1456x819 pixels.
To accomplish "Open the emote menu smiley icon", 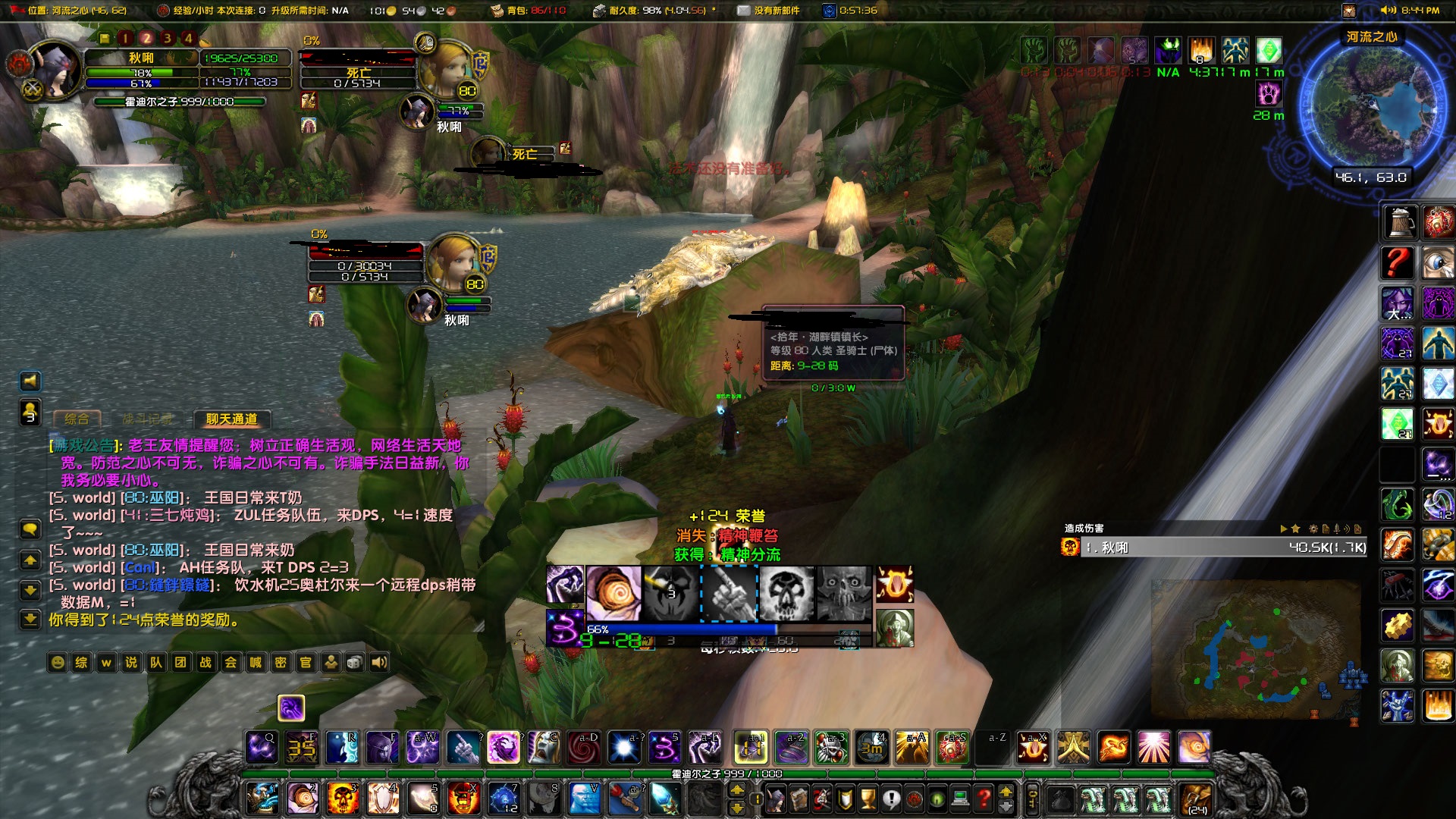I will pyautogui.click(x=58, y=662).
